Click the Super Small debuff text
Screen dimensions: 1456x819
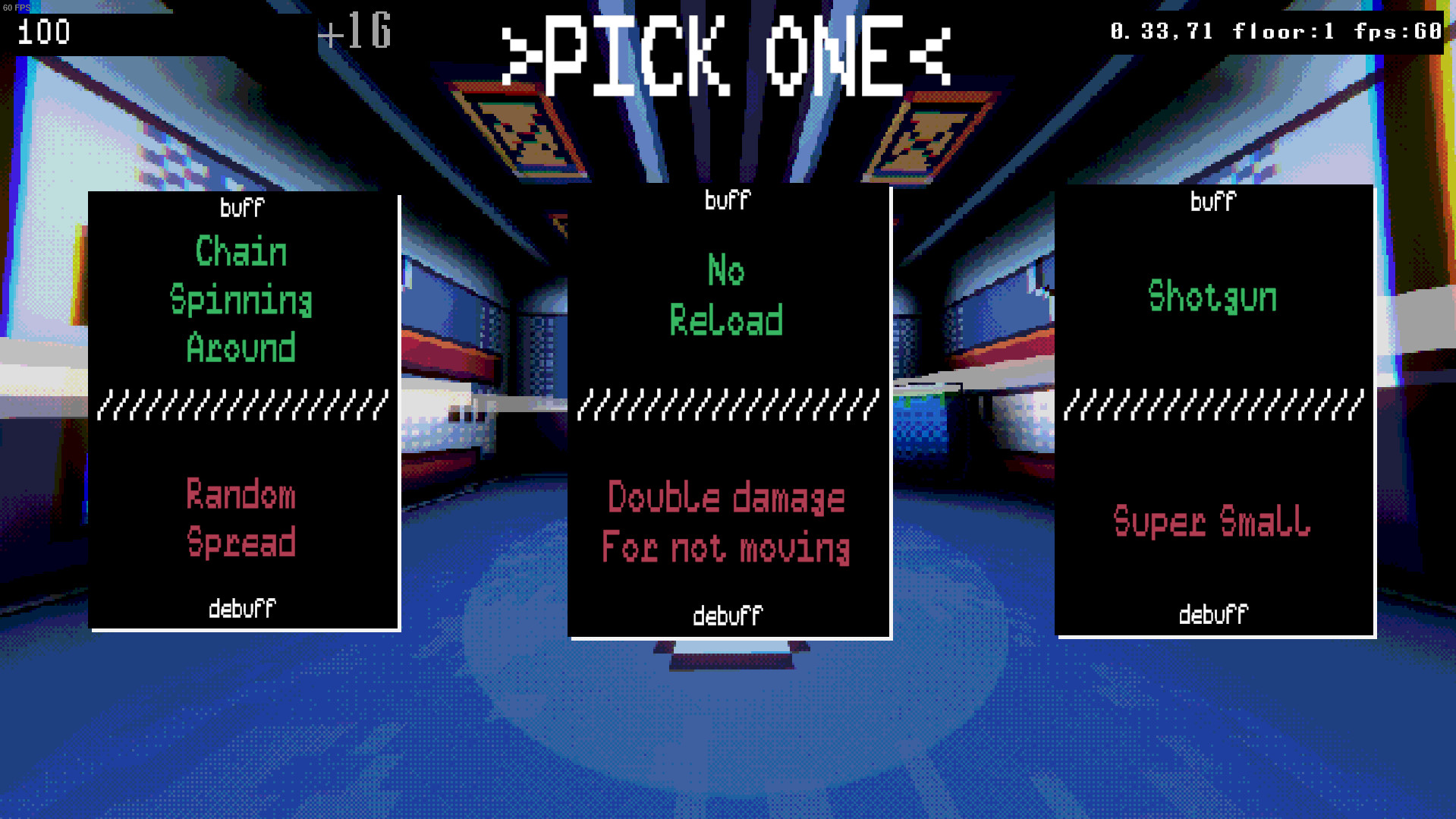pos(1211,521)
